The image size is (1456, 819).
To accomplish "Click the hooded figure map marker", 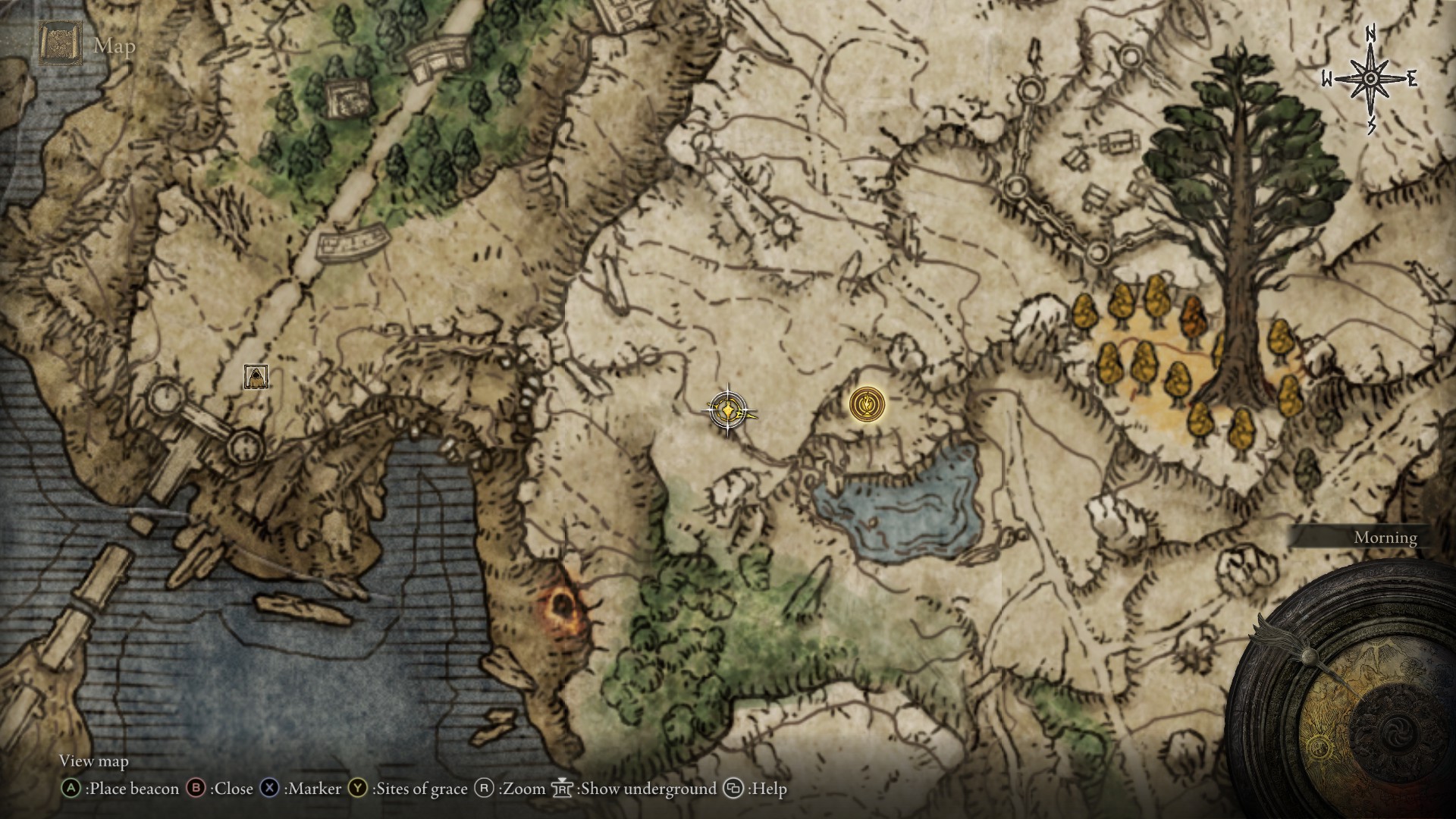I will click(256, 376).
